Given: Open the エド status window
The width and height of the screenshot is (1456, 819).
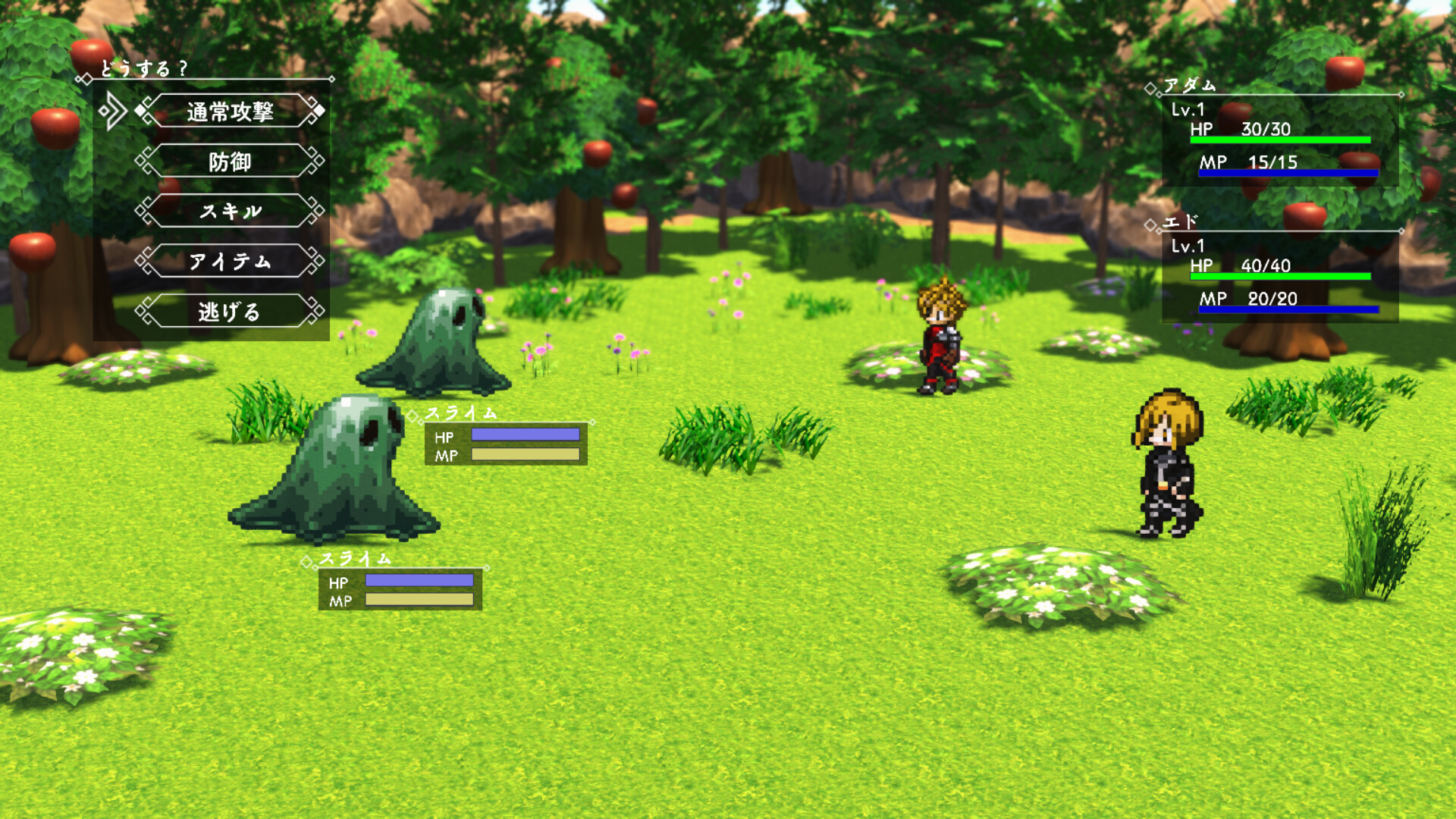Looking at the screenshot, I should click(x=1282, y=273).
